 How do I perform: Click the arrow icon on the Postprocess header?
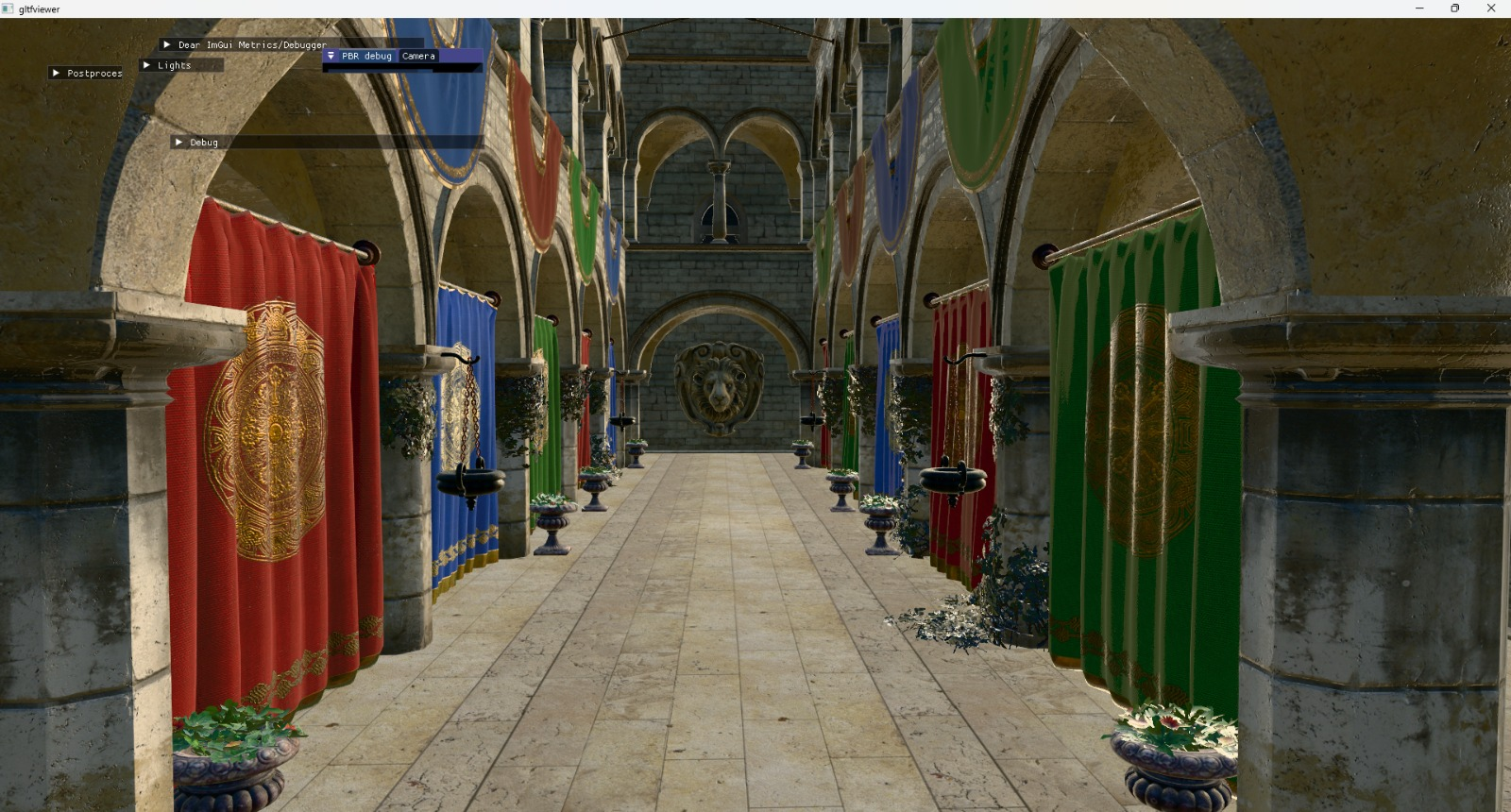pos(57,73)
